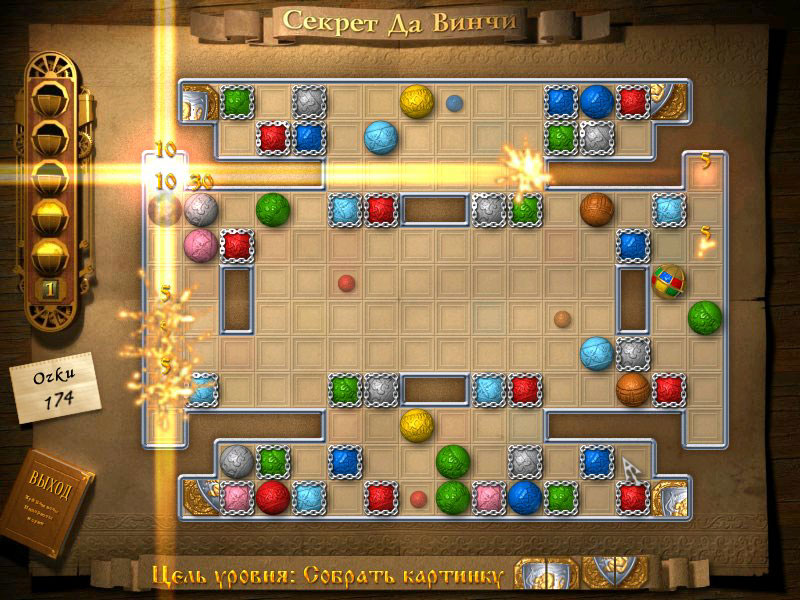Image resolution: width=800 pixels, height=600 pixels.
Task: Select the small orange ball
Action: 562,319
